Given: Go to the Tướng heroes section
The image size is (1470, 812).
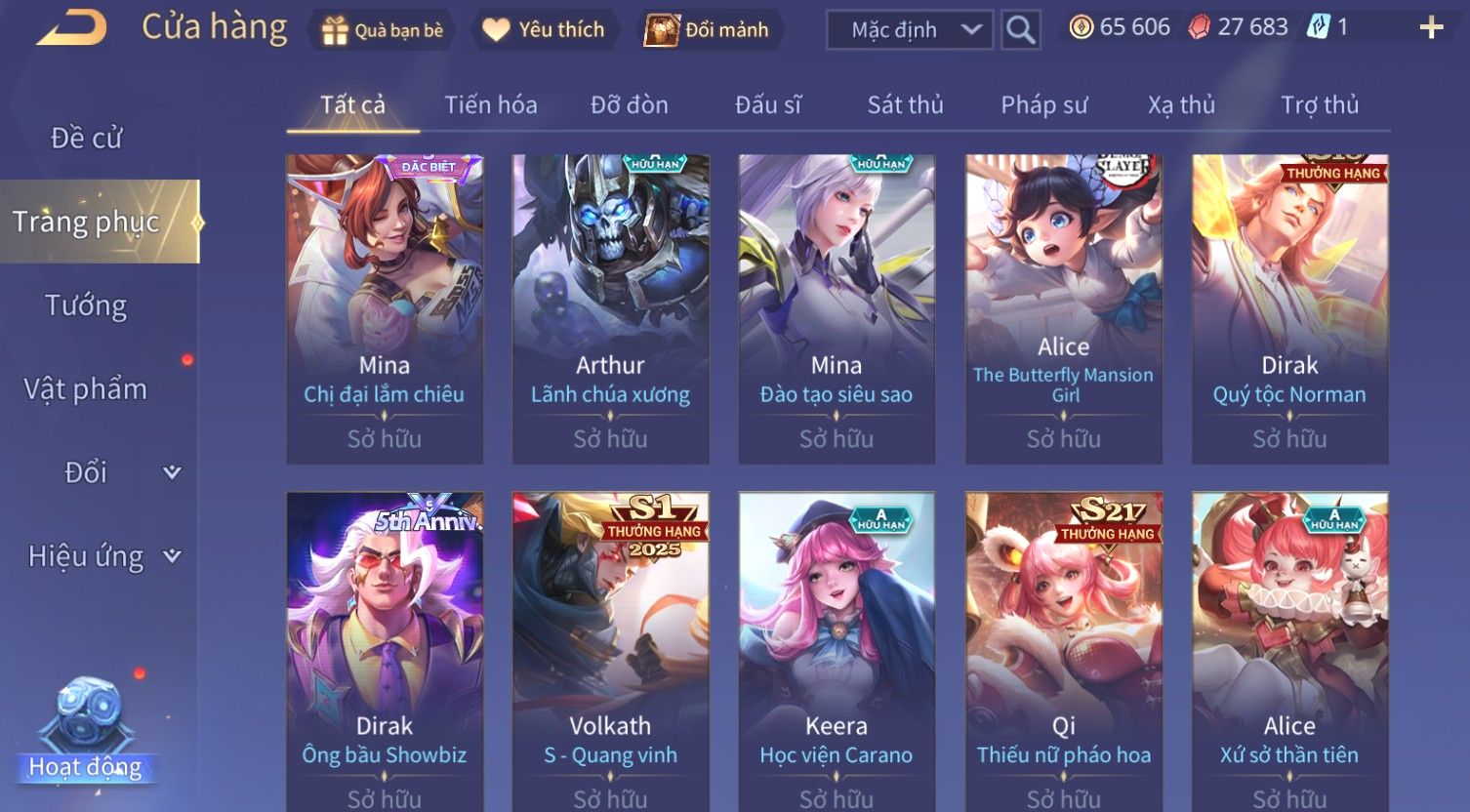Looking at the screenshot, I should pos(86,305).
